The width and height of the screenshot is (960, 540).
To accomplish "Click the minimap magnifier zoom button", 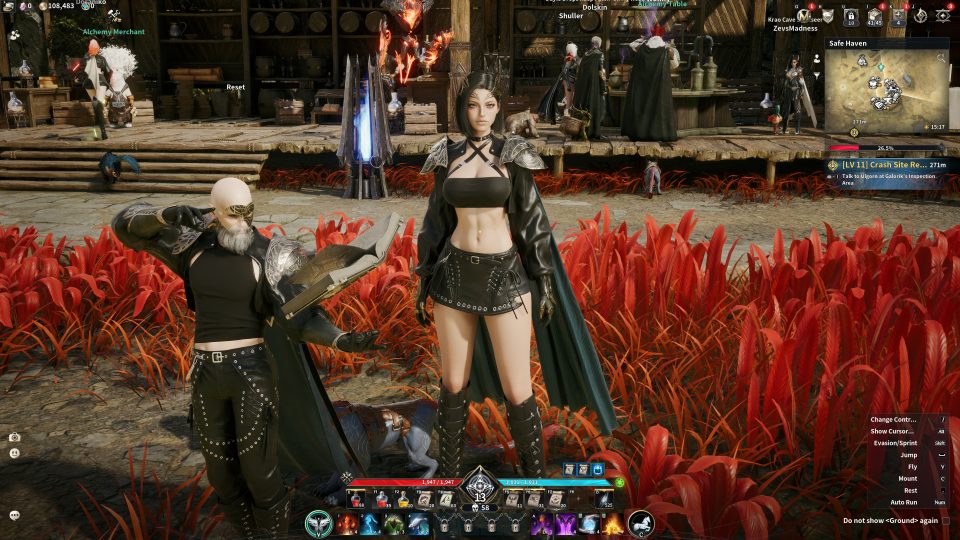I will pyautogui.click(x=941, y=58).
